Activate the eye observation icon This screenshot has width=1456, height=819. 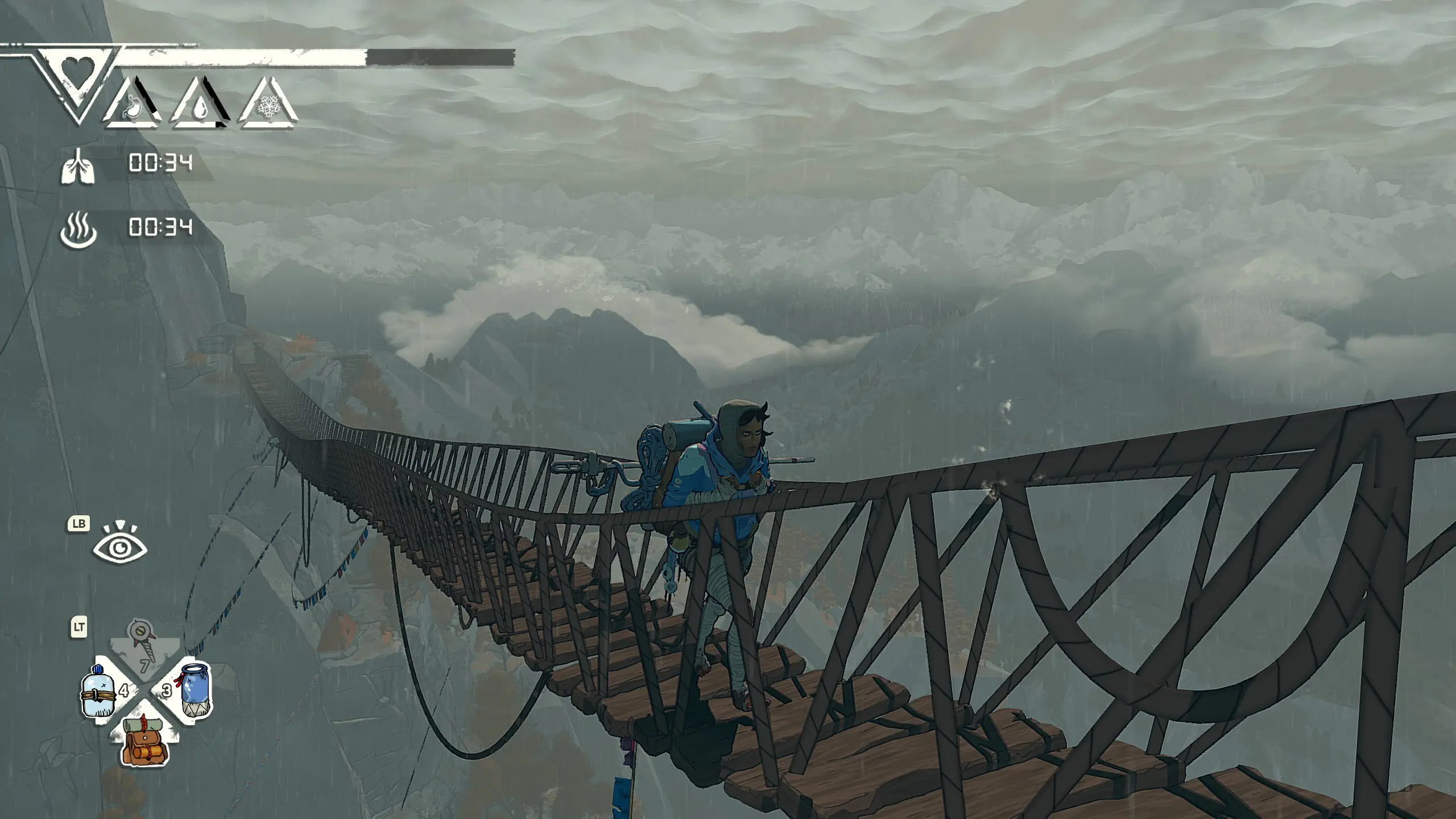pos(120,547)
